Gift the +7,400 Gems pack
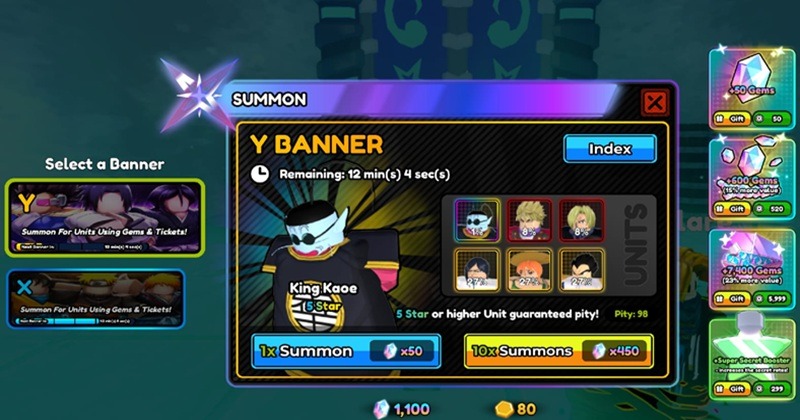The image size is (800, 420). pos(729,299)
